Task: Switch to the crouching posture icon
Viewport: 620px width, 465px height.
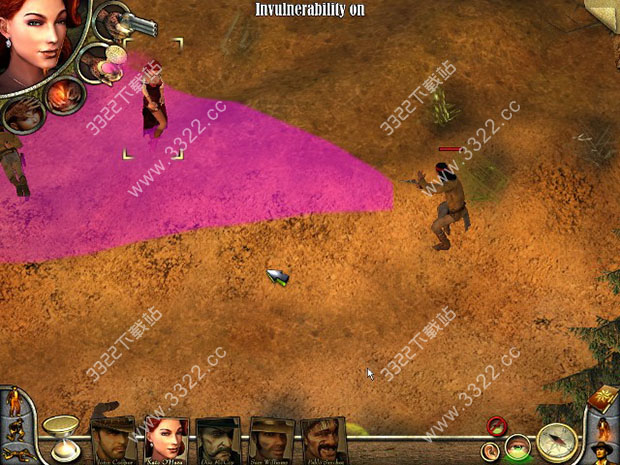Action: pyautogui.click(x=18, y=428)
